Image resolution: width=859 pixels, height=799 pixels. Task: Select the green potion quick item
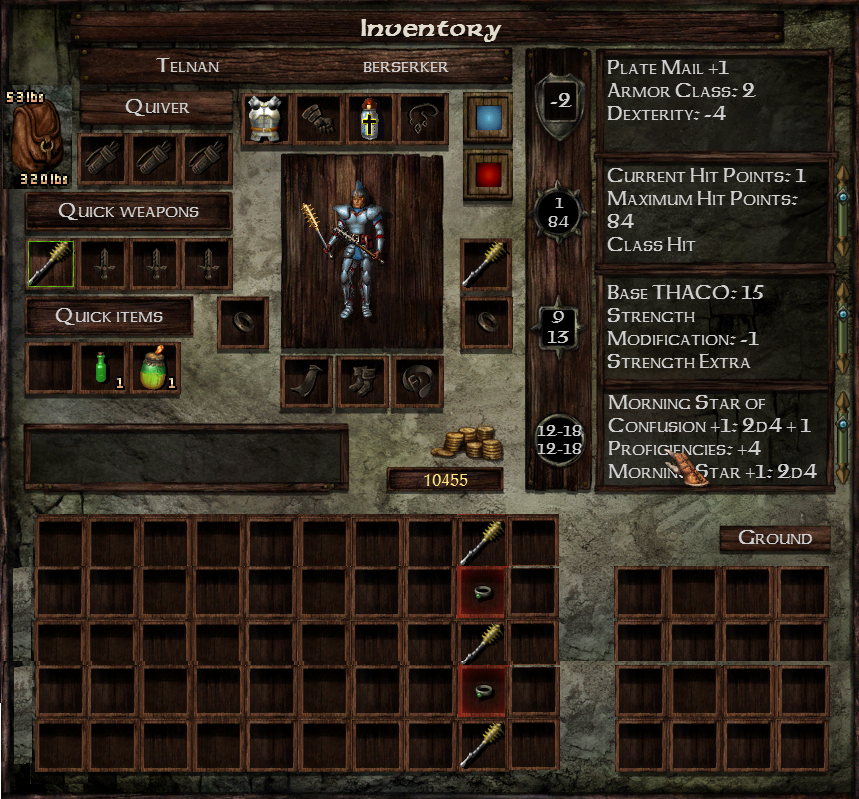pos(104,368)
